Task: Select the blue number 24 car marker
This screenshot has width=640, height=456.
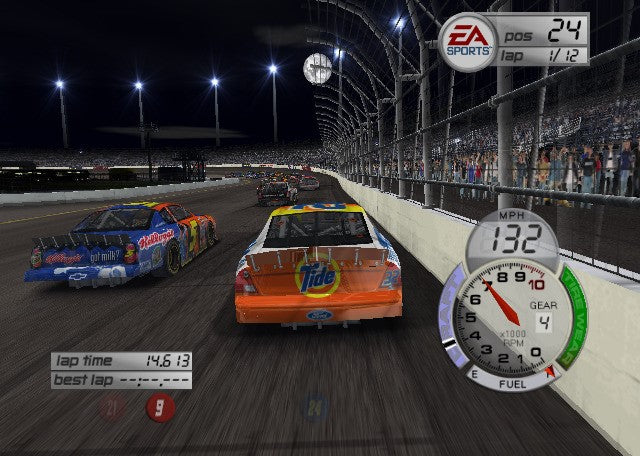Action: click(316, 407)
